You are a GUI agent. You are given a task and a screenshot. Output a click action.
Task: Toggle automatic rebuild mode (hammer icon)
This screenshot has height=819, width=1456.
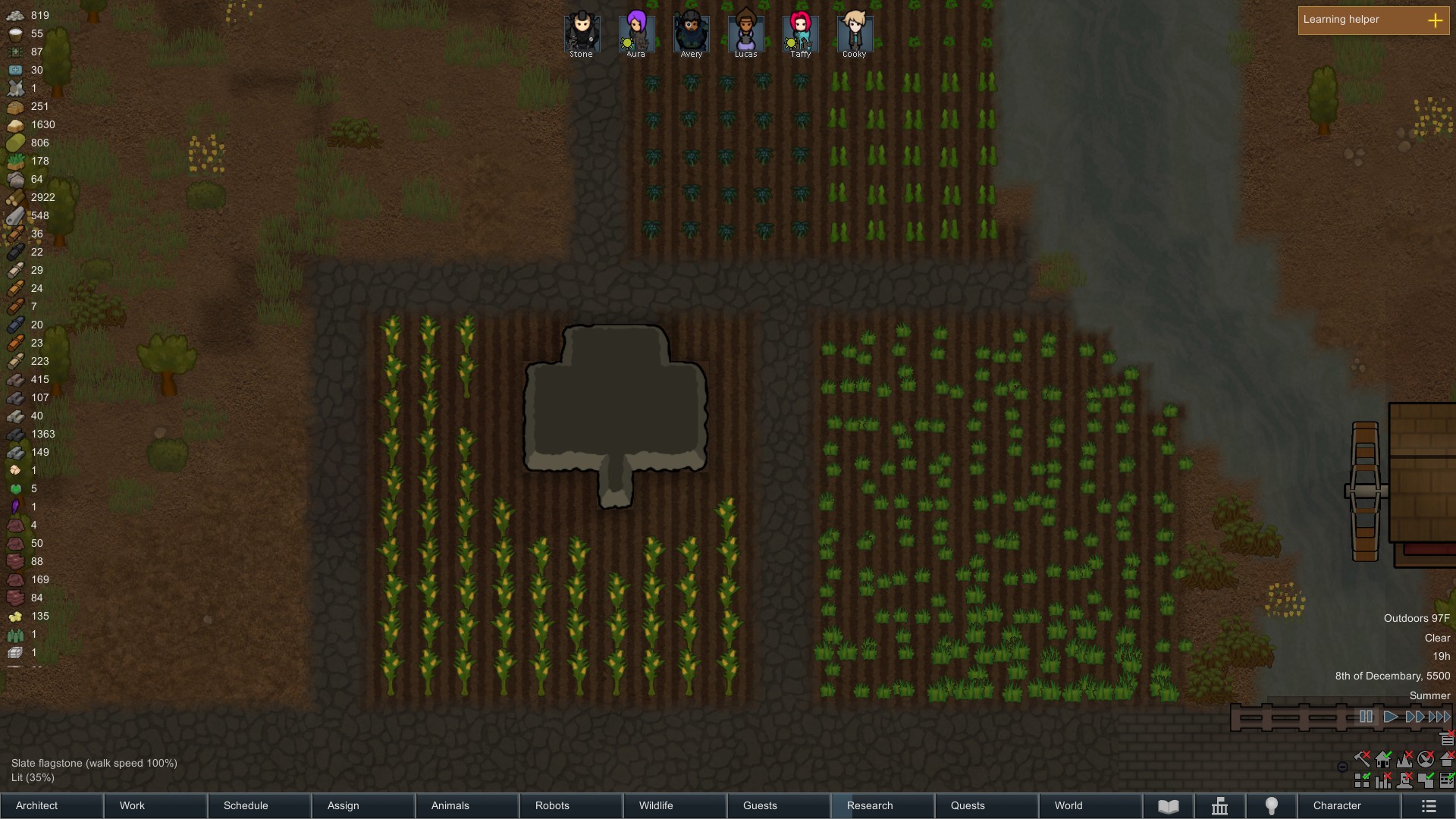coord(1361,759)
